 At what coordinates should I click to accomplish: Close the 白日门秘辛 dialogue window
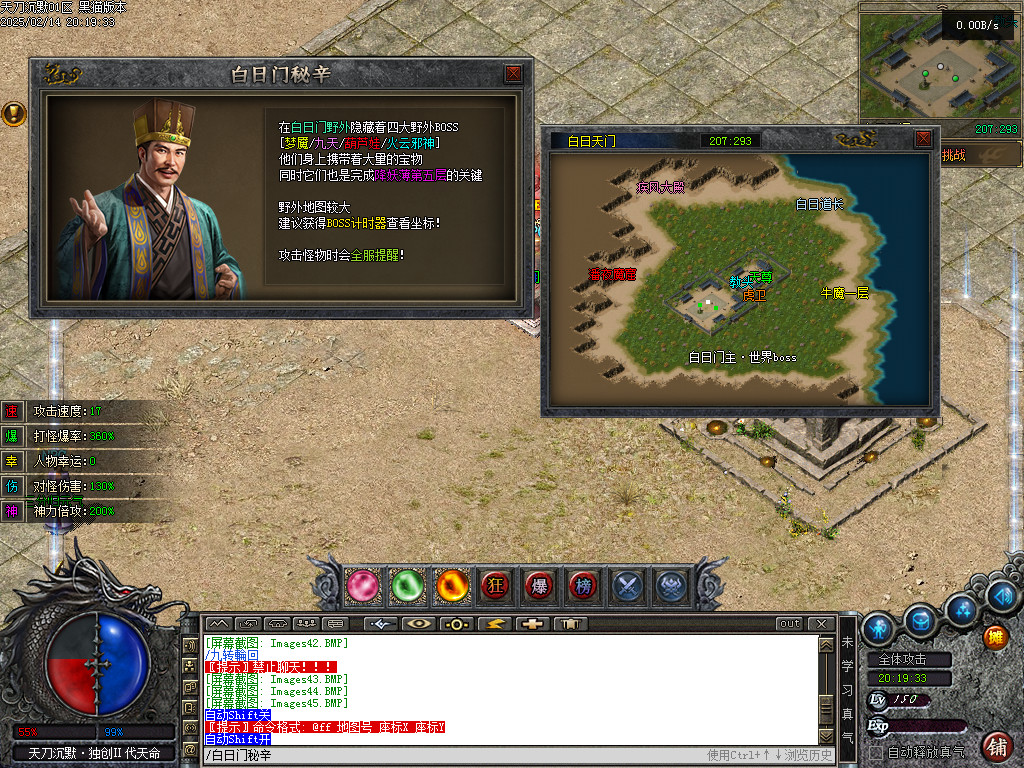pos(513,74)
